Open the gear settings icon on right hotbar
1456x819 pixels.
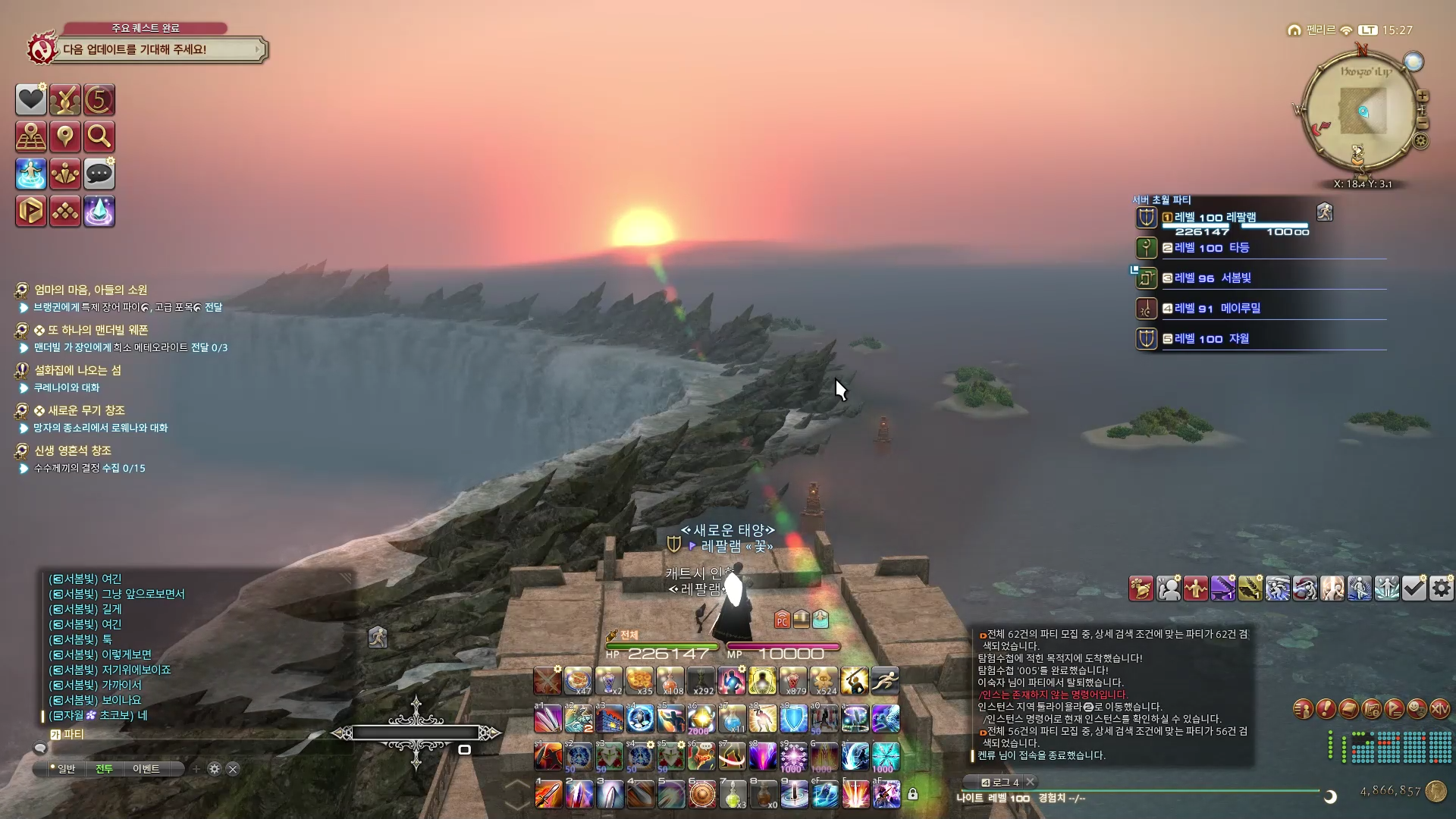tap(1442, 588)
